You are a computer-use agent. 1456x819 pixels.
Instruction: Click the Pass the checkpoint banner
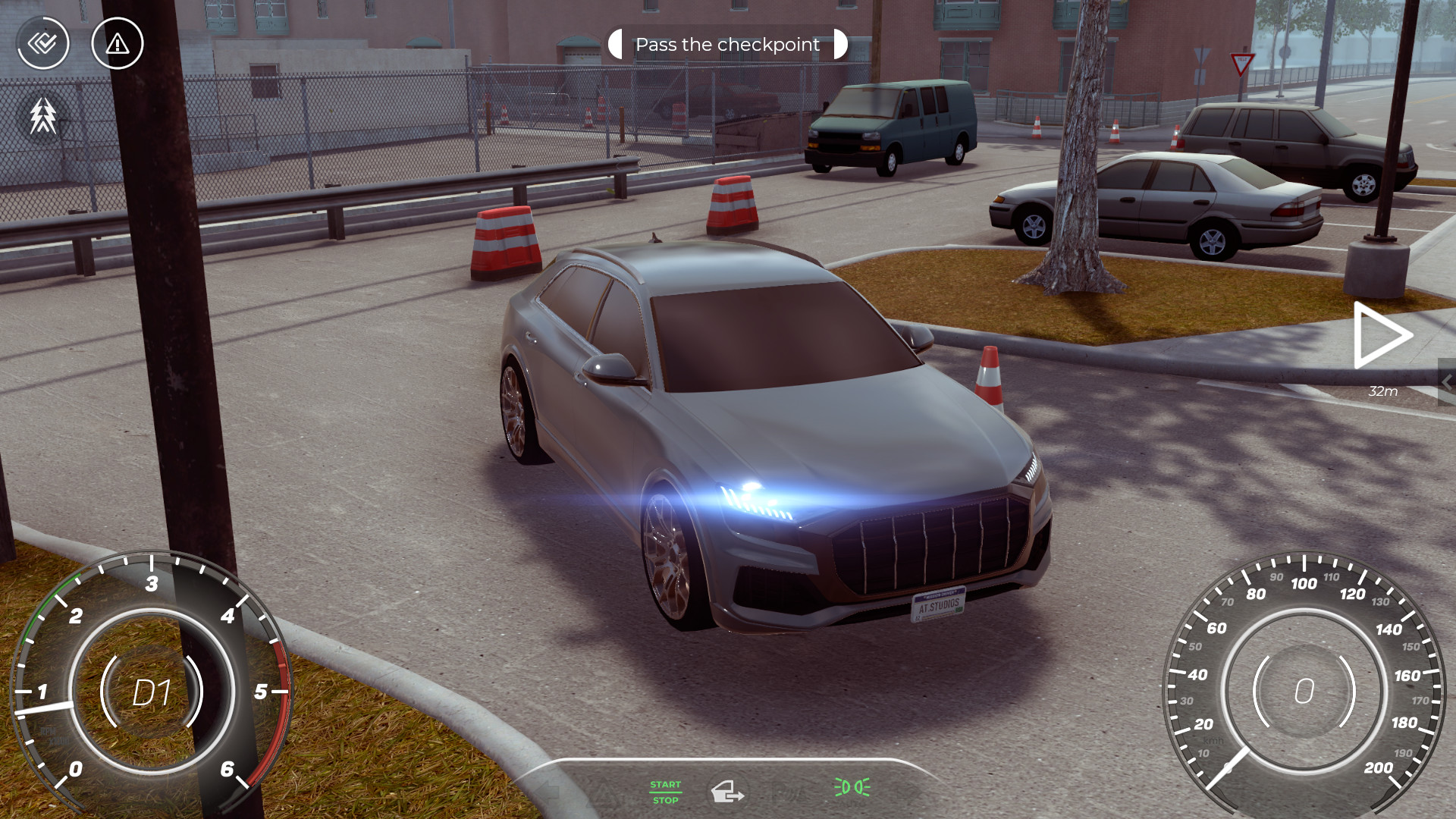coord(726,44)
